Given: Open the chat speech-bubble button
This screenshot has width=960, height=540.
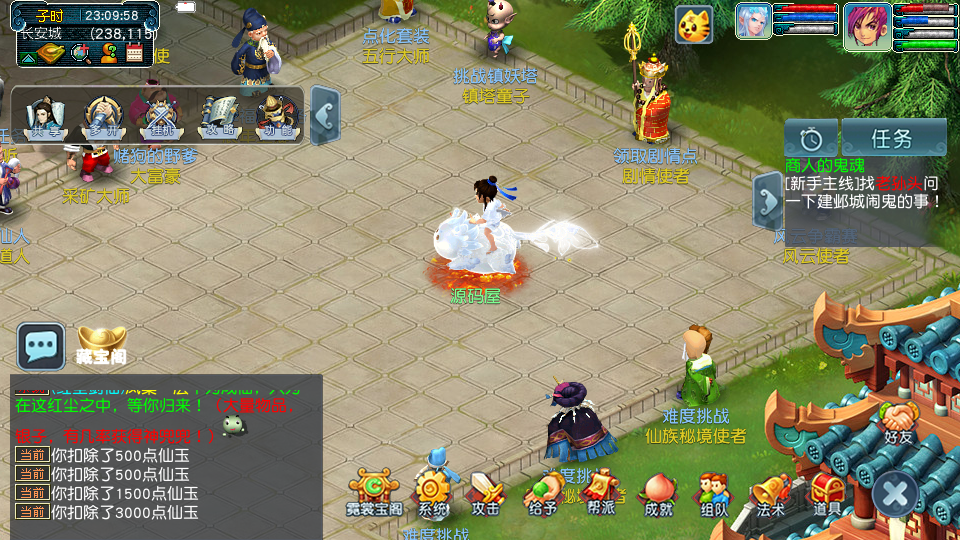Looking at the screenshot, I should (x=41, y=346).
